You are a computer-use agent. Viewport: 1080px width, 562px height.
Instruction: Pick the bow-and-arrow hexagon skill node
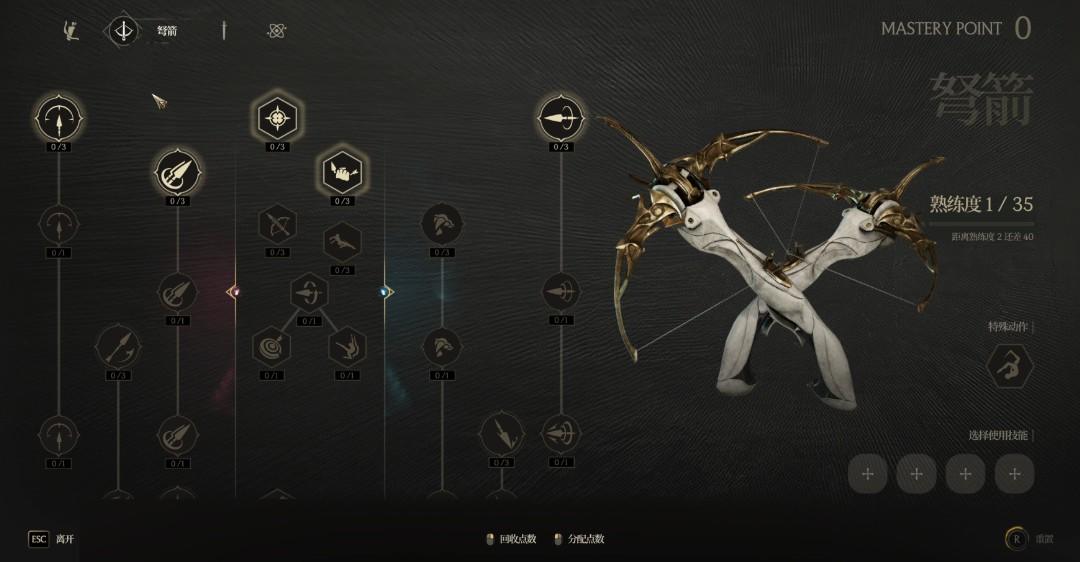277,224
